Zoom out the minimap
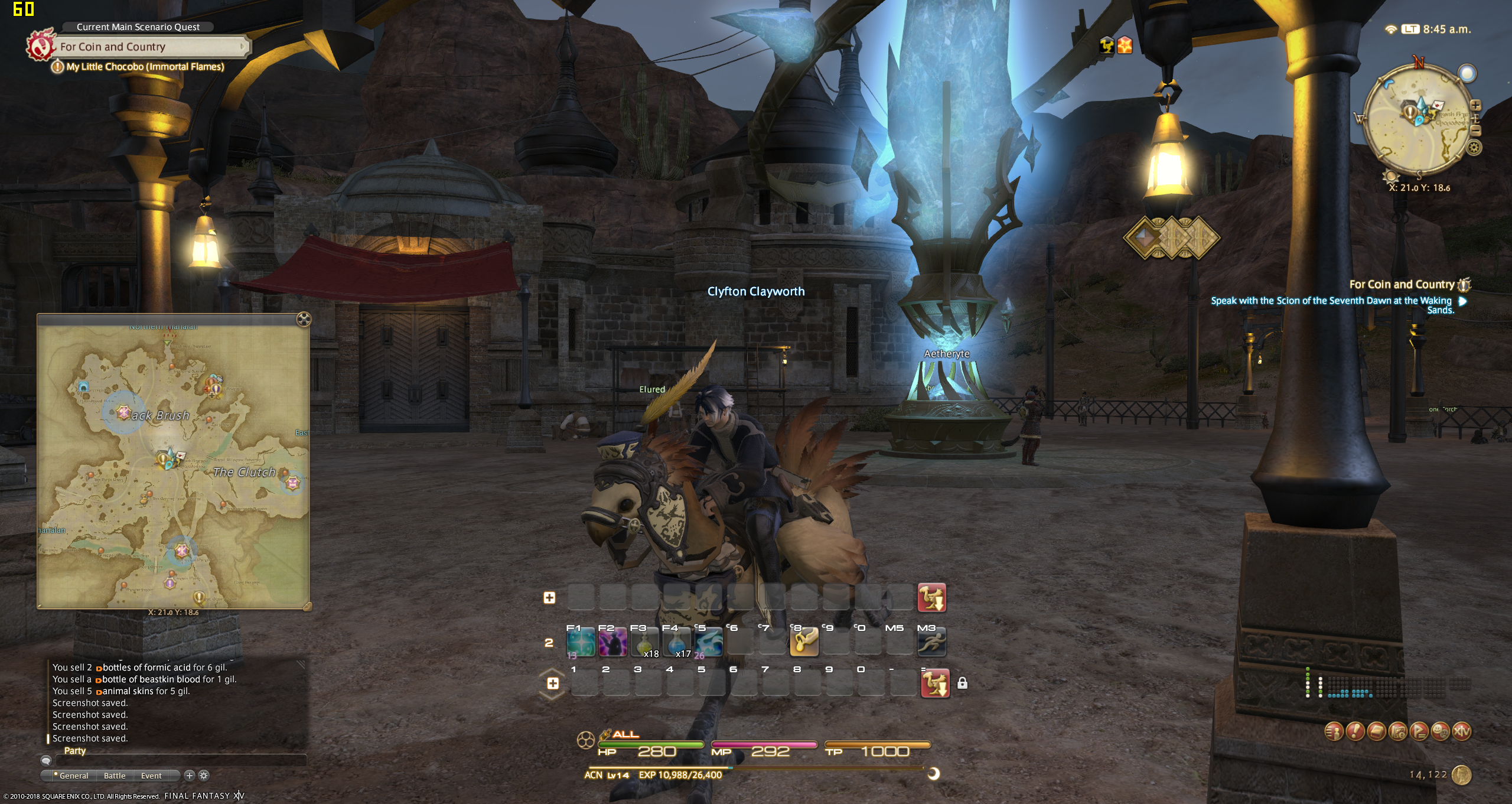 (1475, 131)
